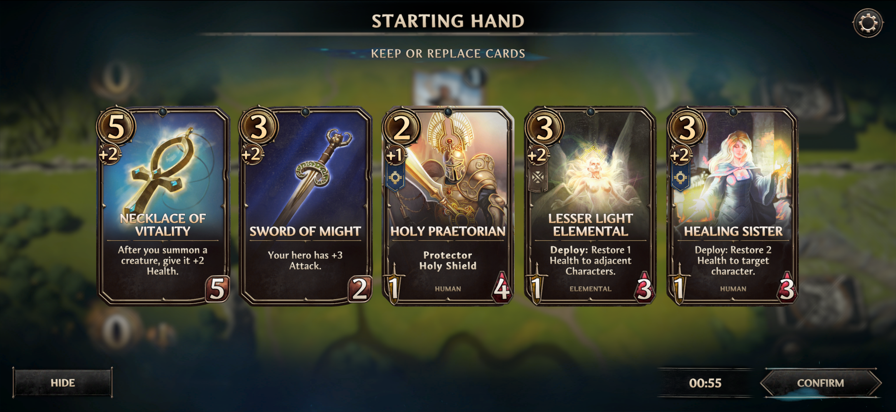The image size is (896, 412).
Task: Select the Necklace of Vitality card
Action: (163, 205)
